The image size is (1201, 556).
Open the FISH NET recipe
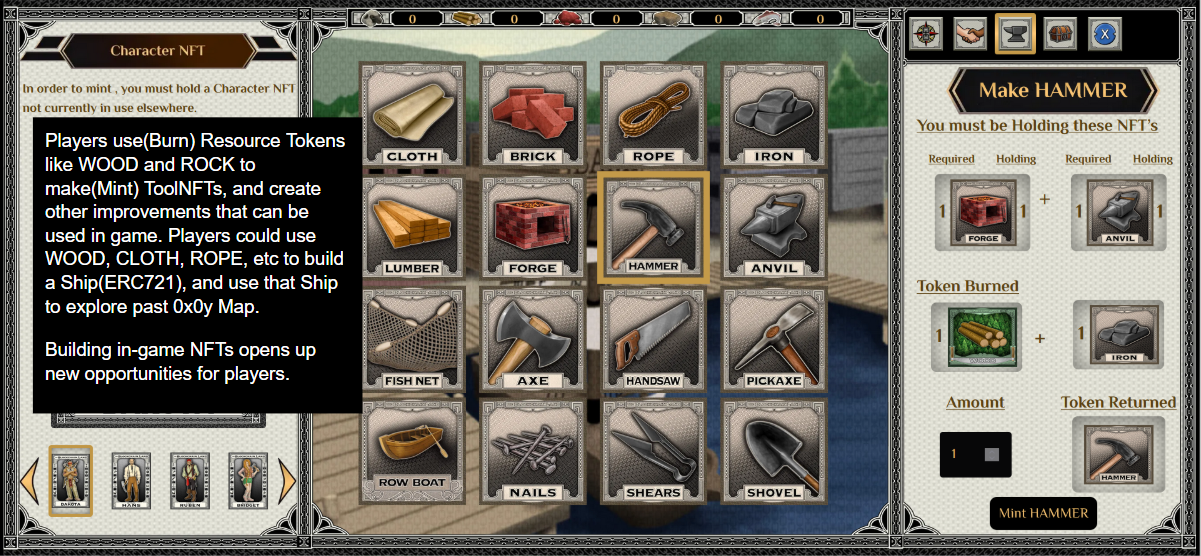pos(412,339)
